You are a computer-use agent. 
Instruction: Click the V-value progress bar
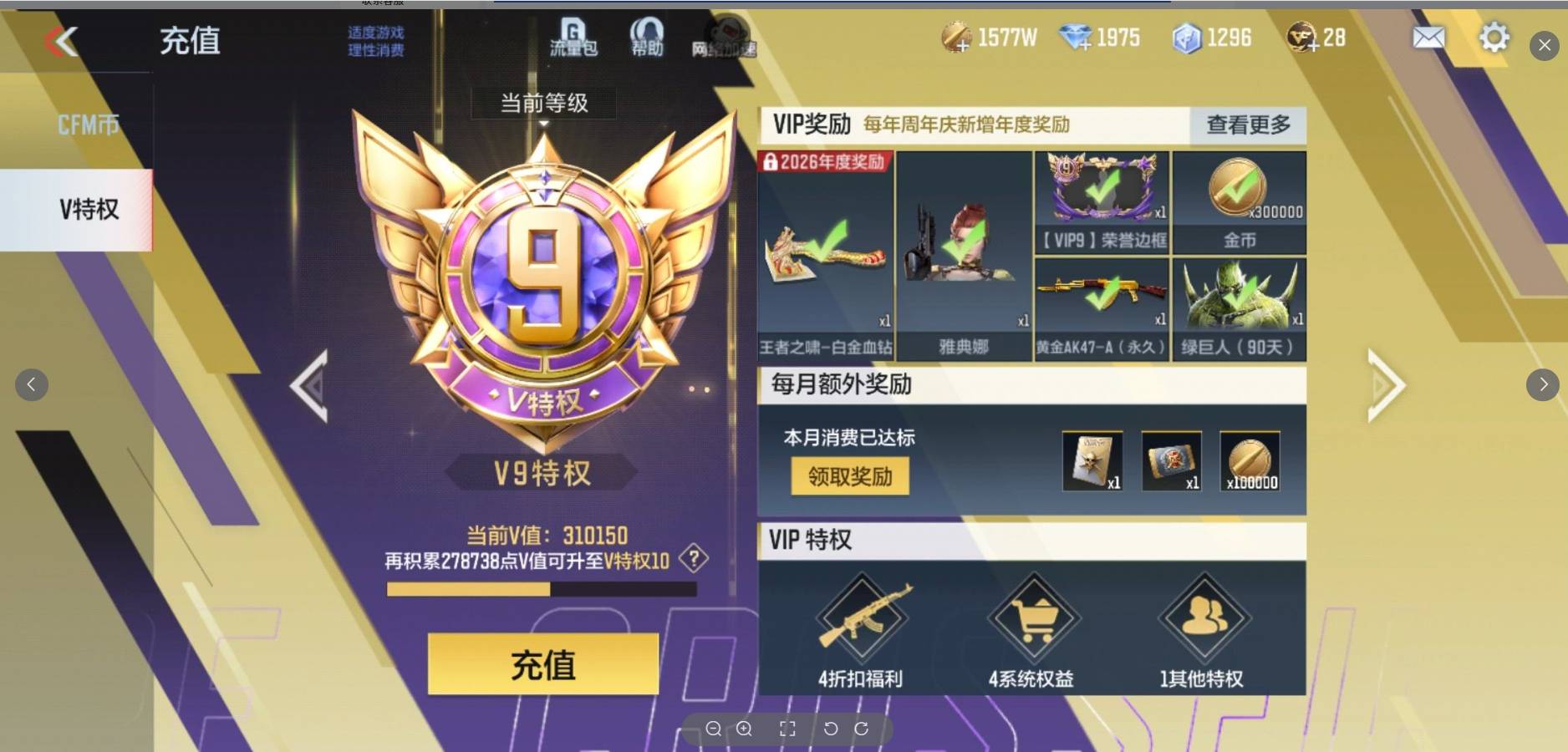pyautogui.click(x=542, y=590)
